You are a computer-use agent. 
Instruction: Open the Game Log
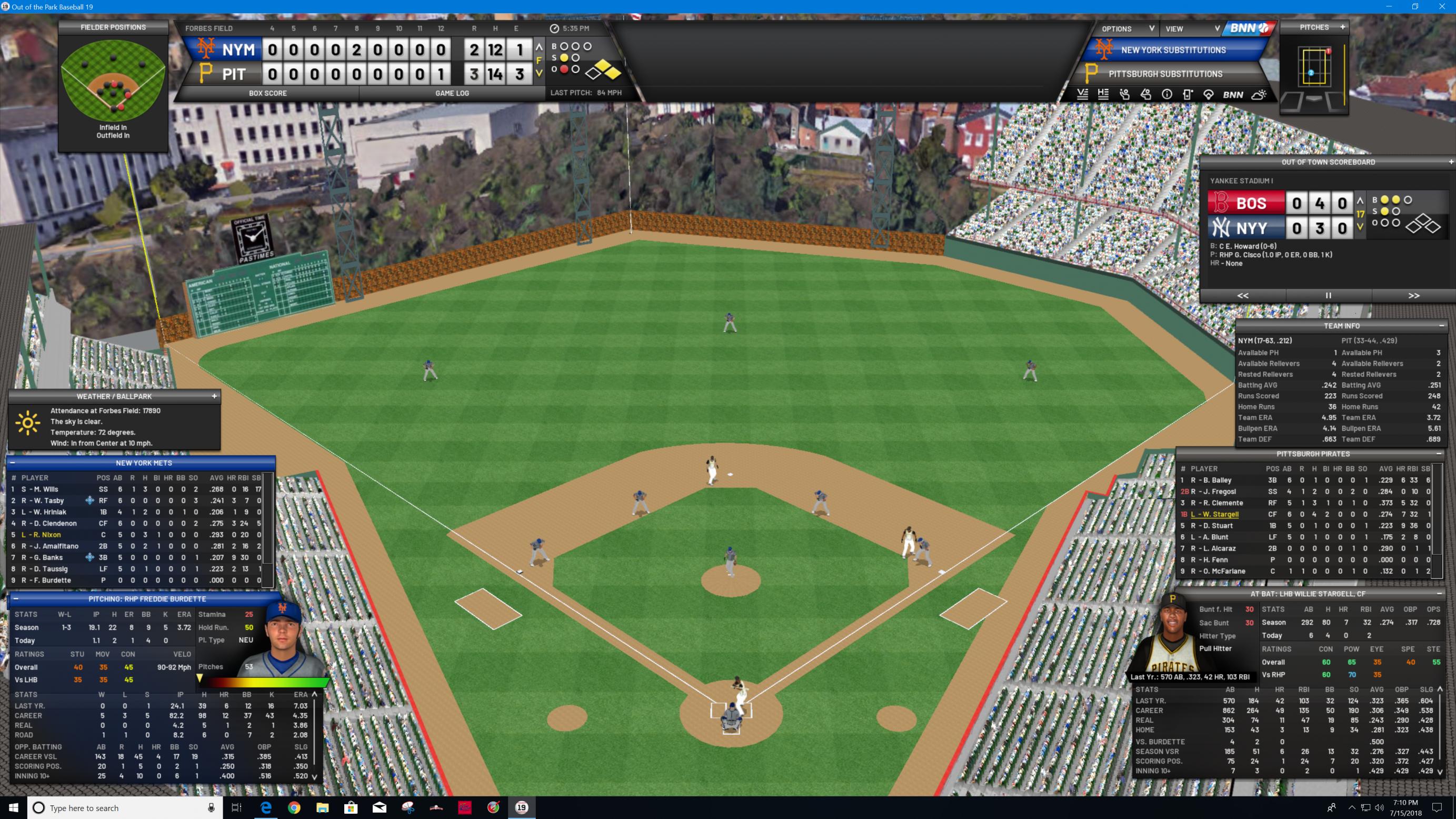(452, 93)
